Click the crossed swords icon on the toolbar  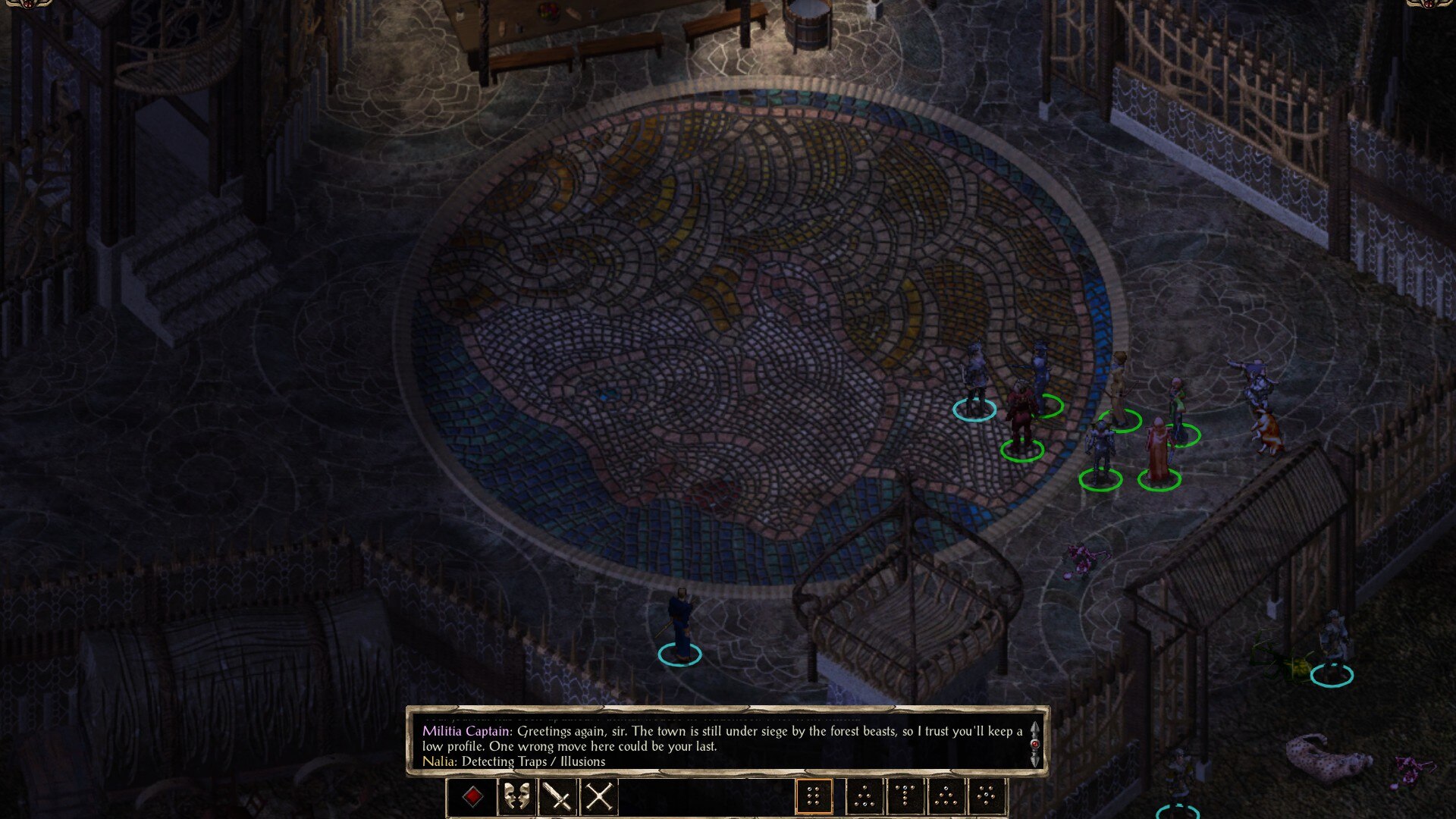599,795
